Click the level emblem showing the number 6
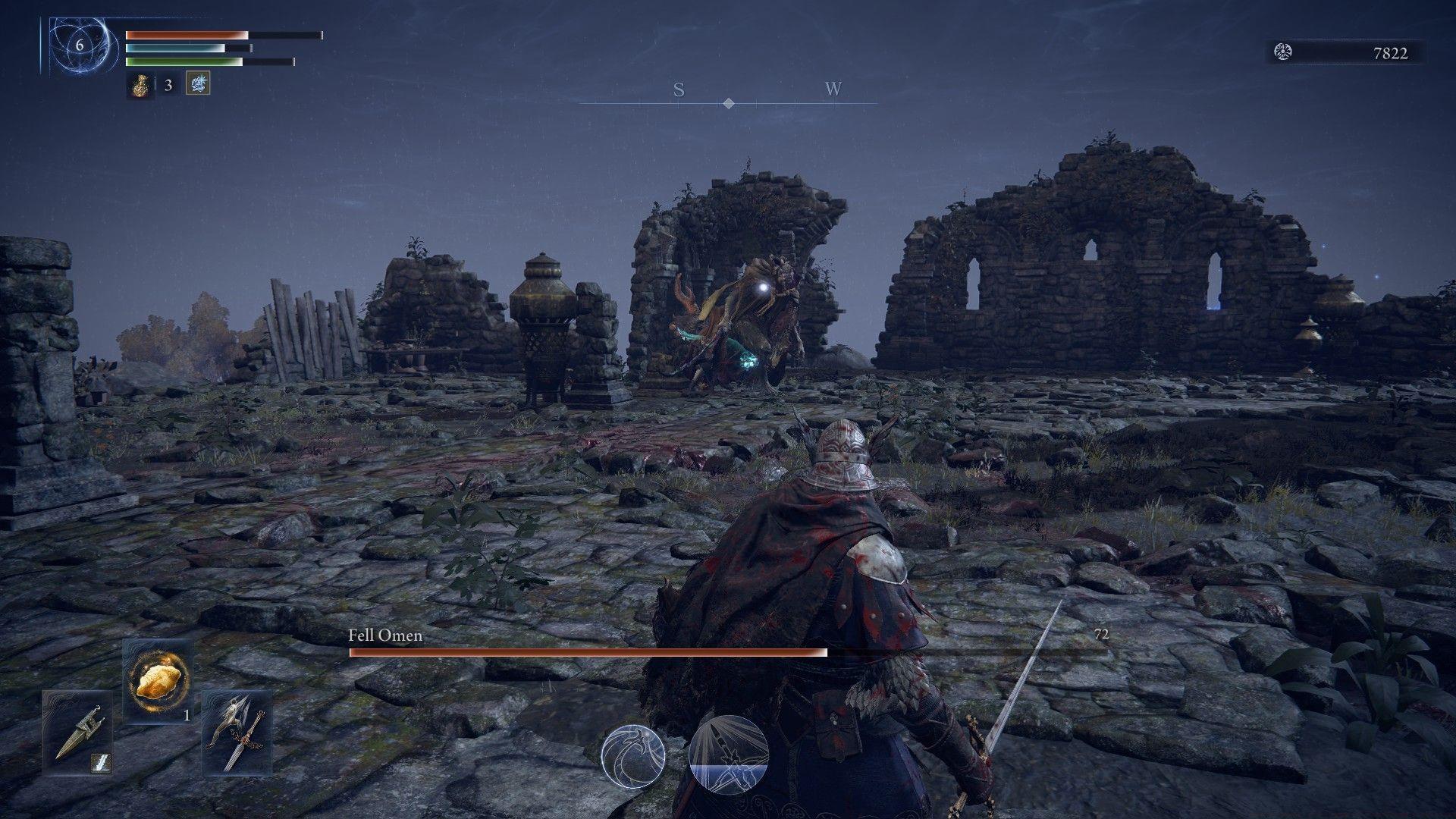 pos(79,45)
